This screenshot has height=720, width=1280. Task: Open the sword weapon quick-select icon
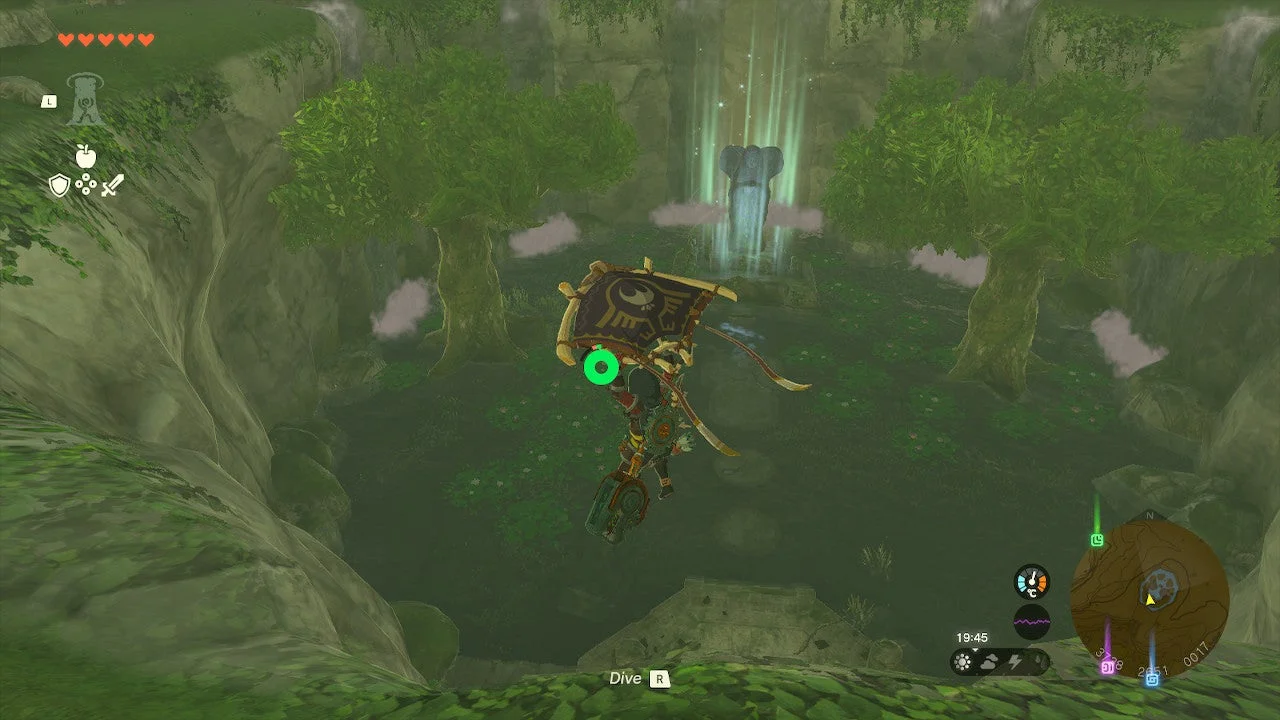point(111,185)
